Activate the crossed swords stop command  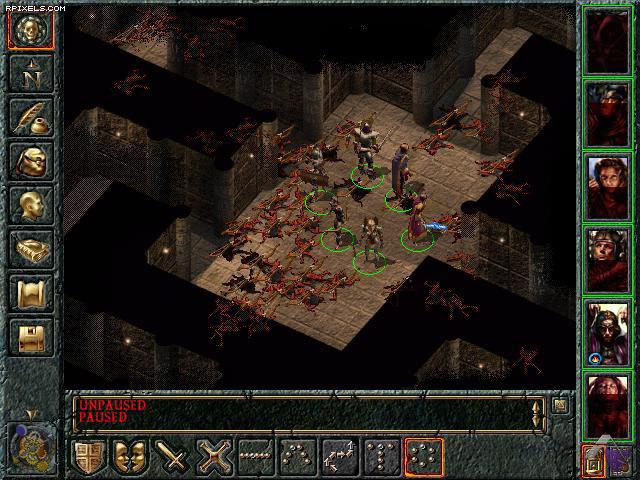[x=215, y=458]
